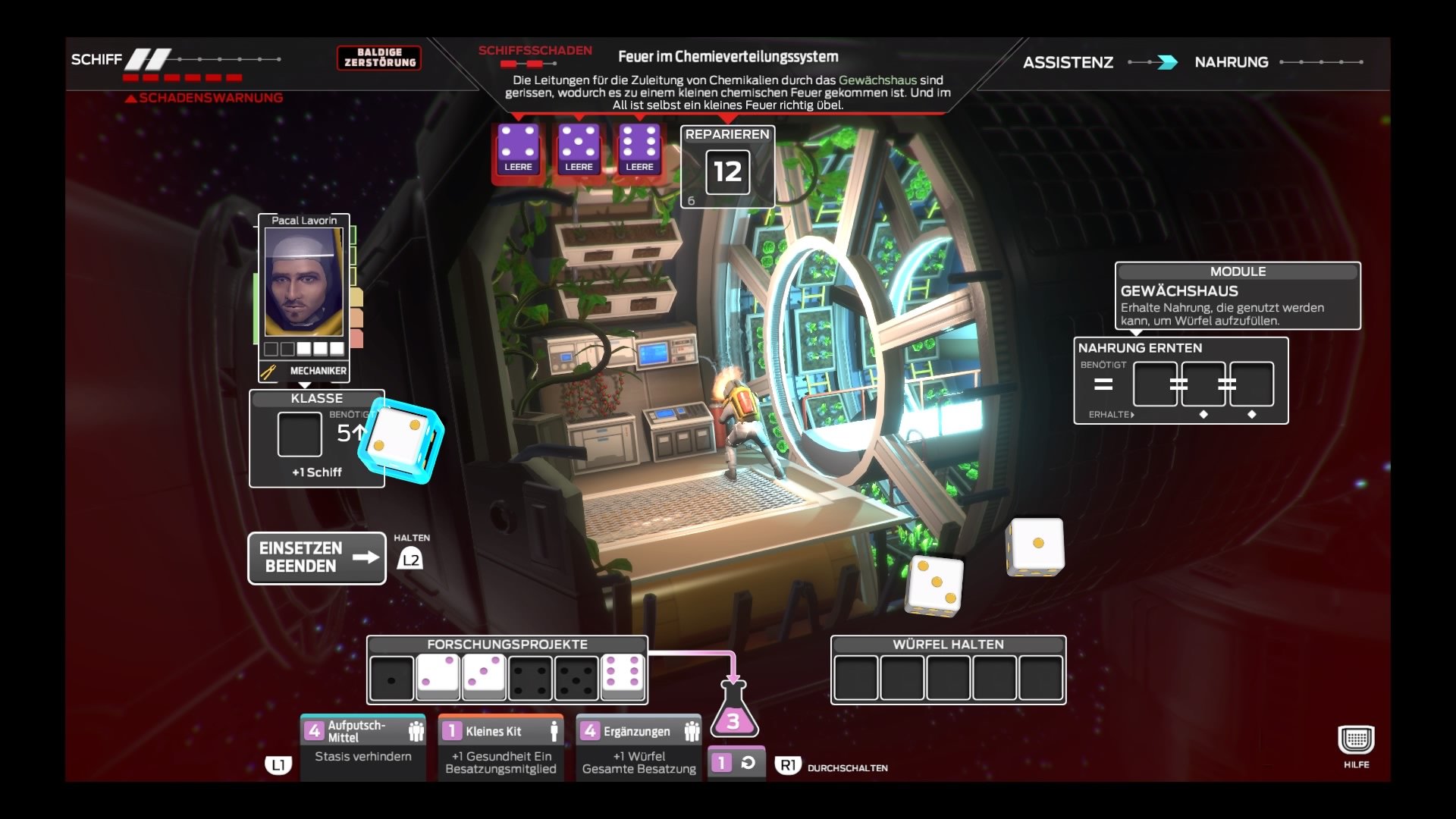Open the HILFE help icon
The image size is (1456, 819).
pos(1357,738)
